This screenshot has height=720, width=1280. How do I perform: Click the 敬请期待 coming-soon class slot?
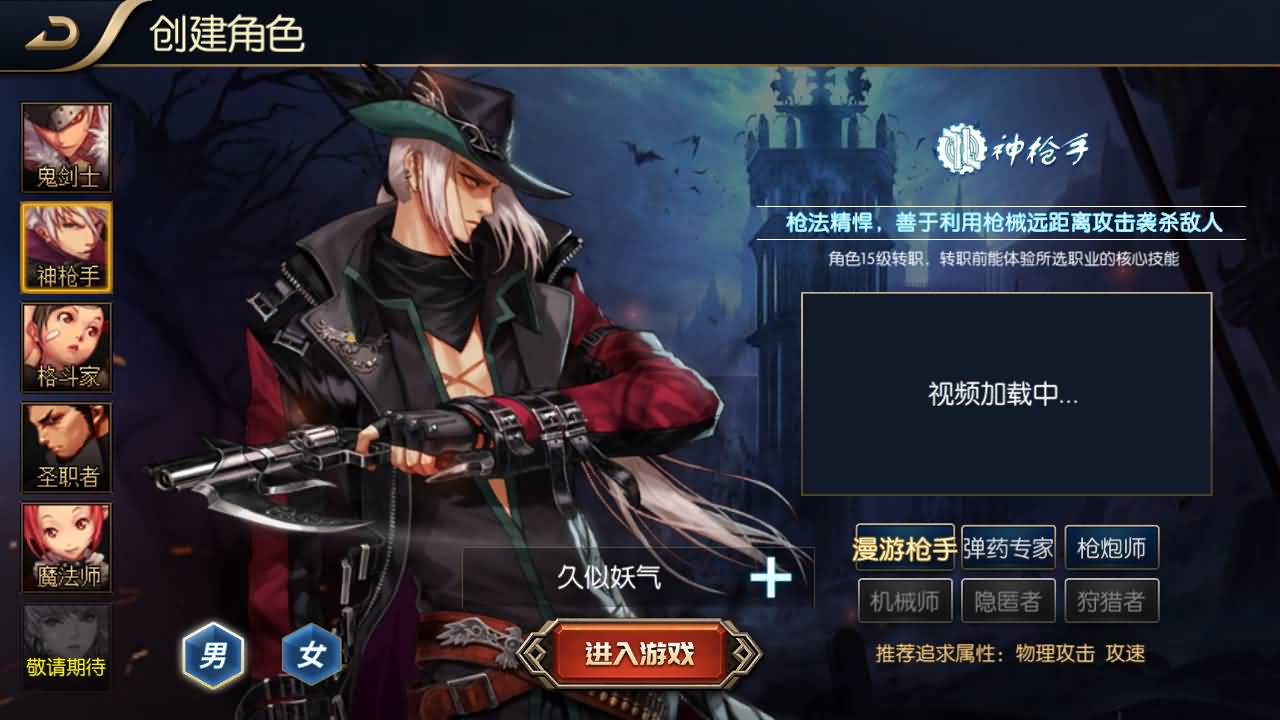click(65, 645)
